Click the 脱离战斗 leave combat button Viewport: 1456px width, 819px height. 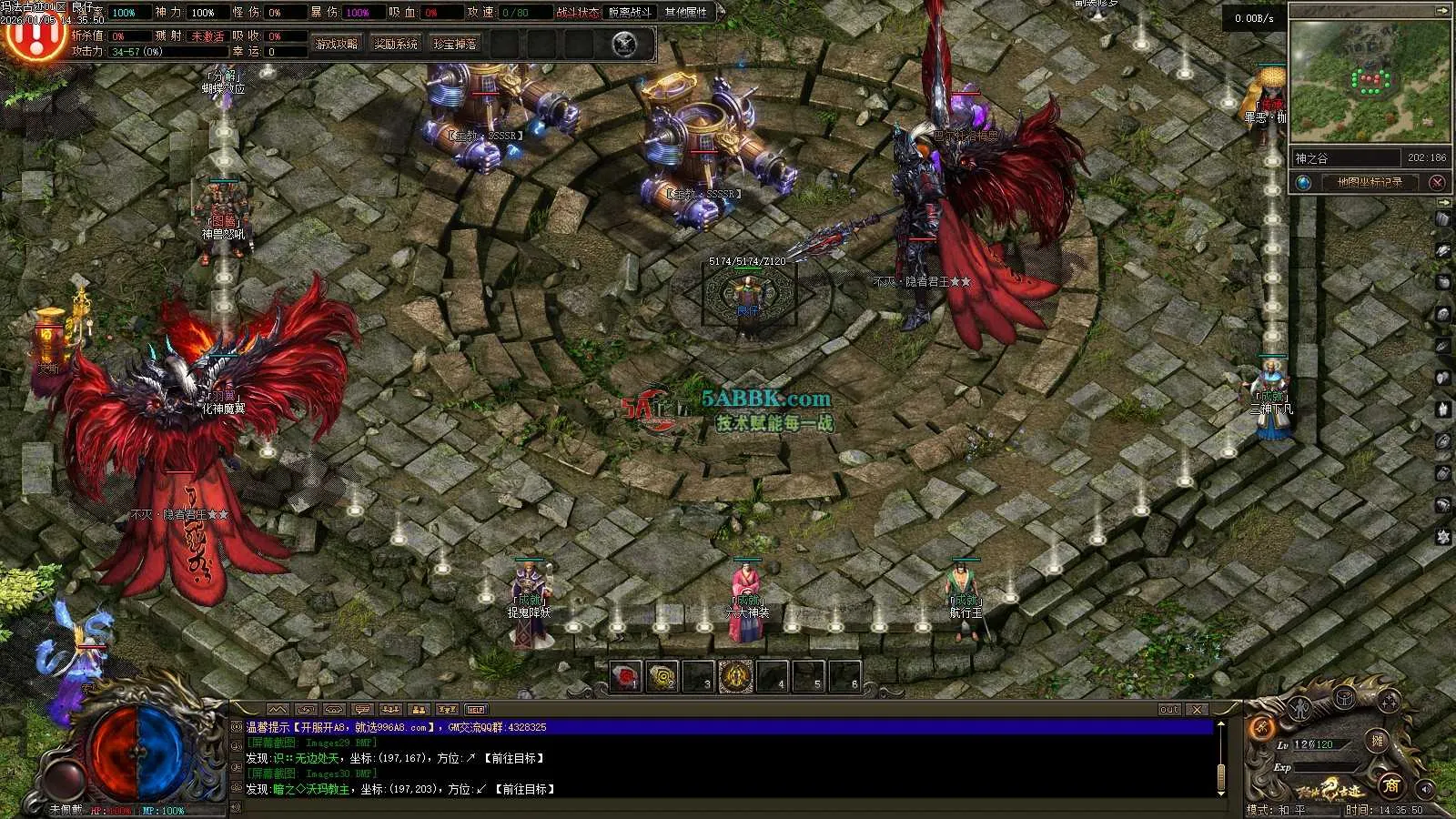click(x=630, y=13)
